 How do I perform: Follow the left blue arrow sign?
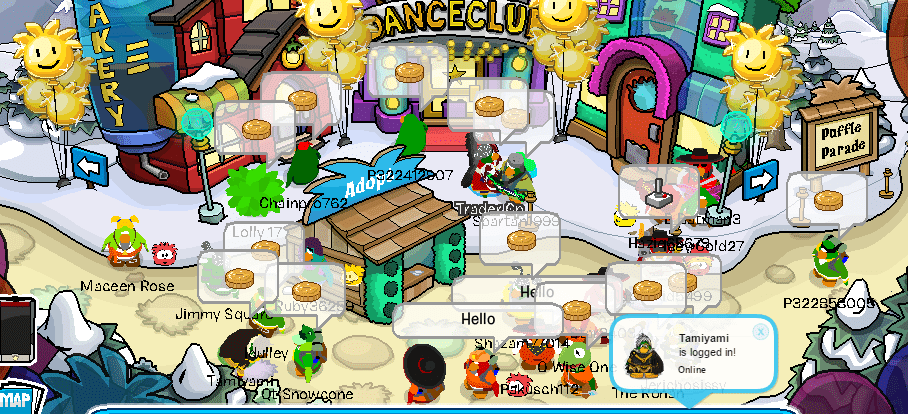[x=89, y=164]
